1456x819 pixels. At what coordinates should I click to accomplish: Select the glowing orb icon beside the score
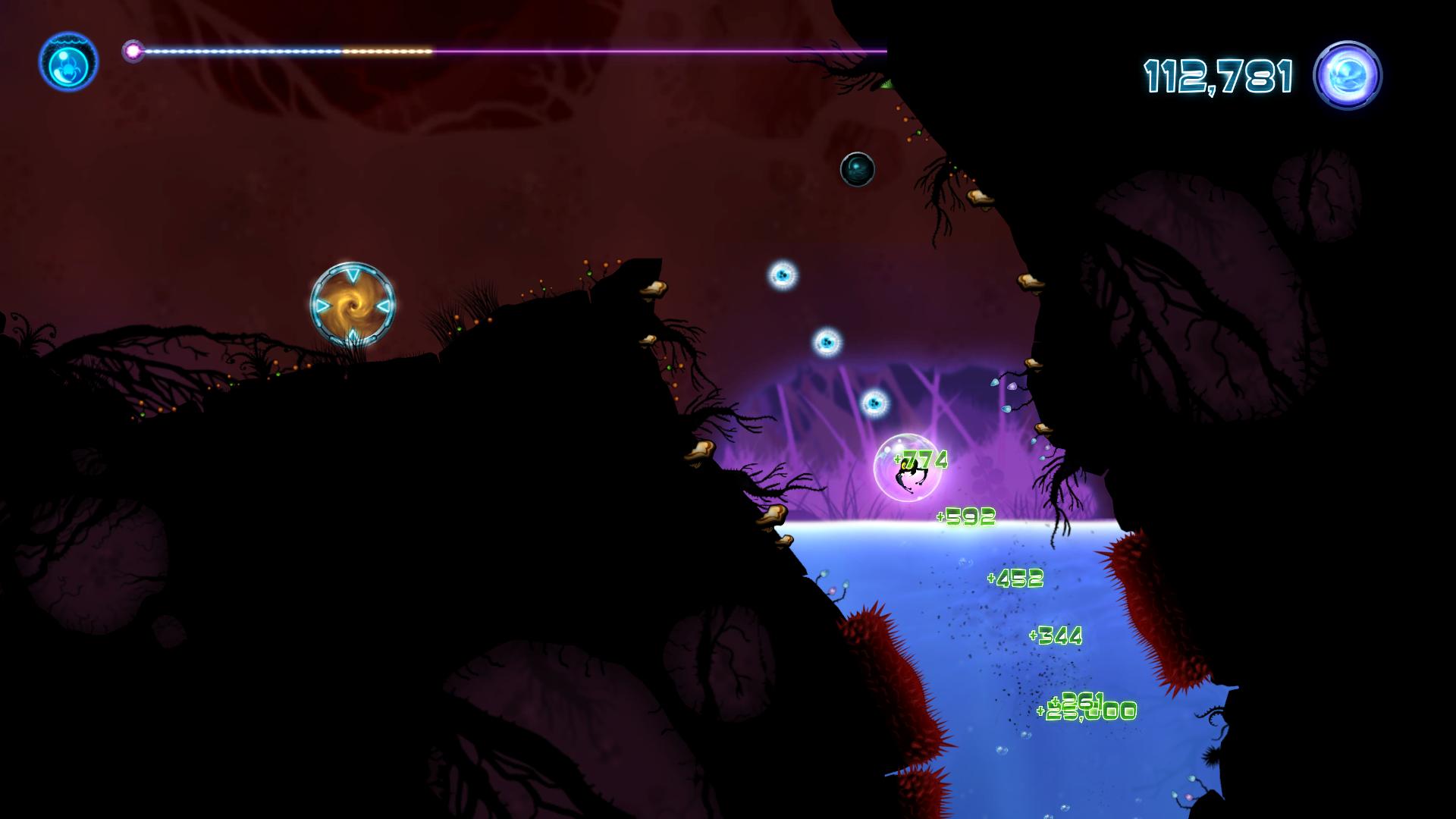point(1350,74)
